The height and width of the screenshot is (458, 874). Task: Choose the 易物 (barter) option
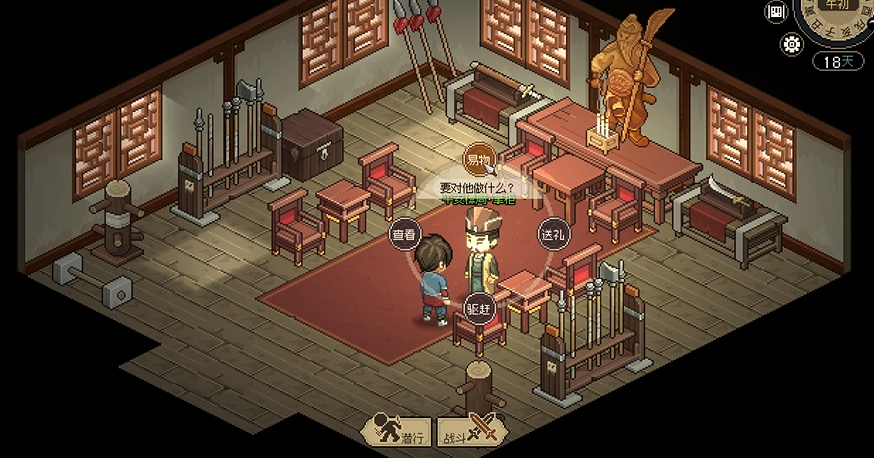click(x=479, y=158)
